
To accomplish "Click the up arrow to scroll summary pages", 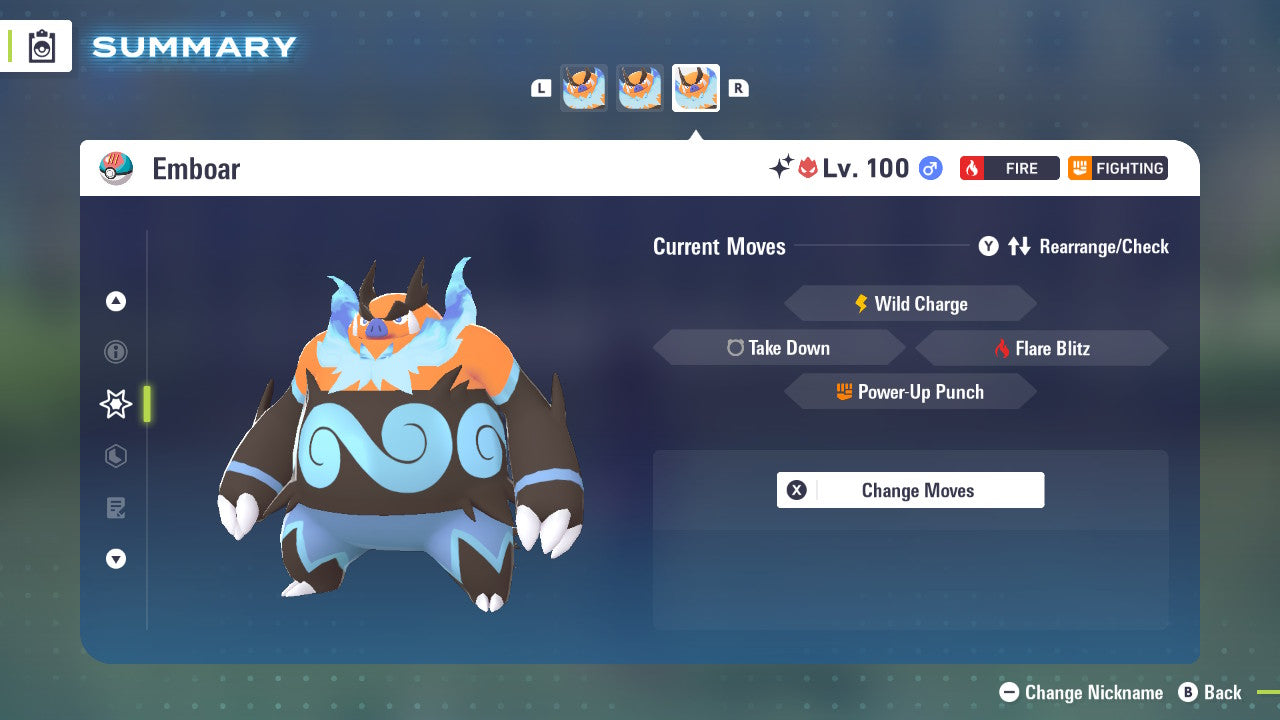I will click(x=115, y=301).
